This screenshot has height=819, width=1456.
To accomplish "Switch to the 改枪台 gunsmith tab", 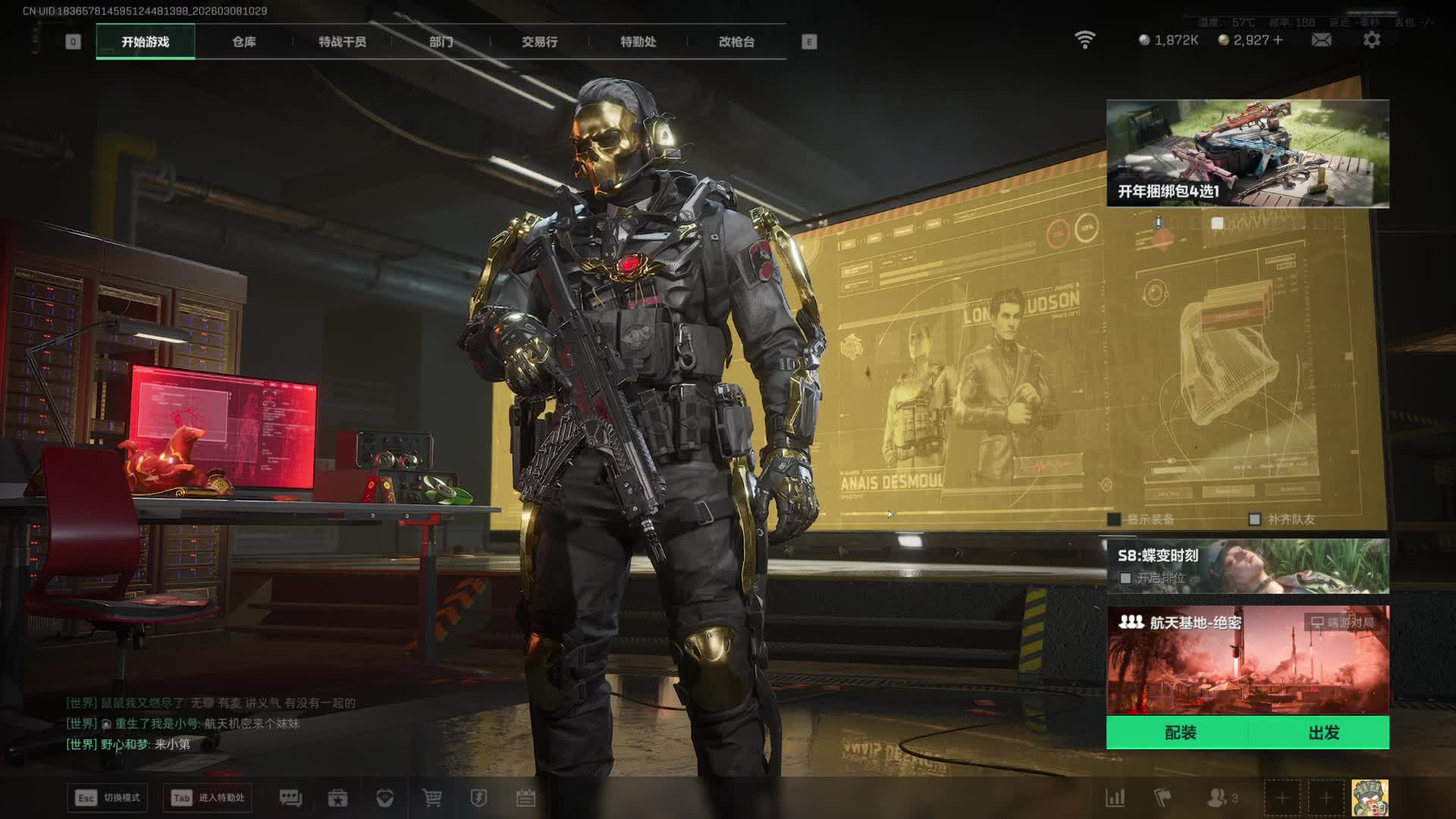I will point(736,42).
